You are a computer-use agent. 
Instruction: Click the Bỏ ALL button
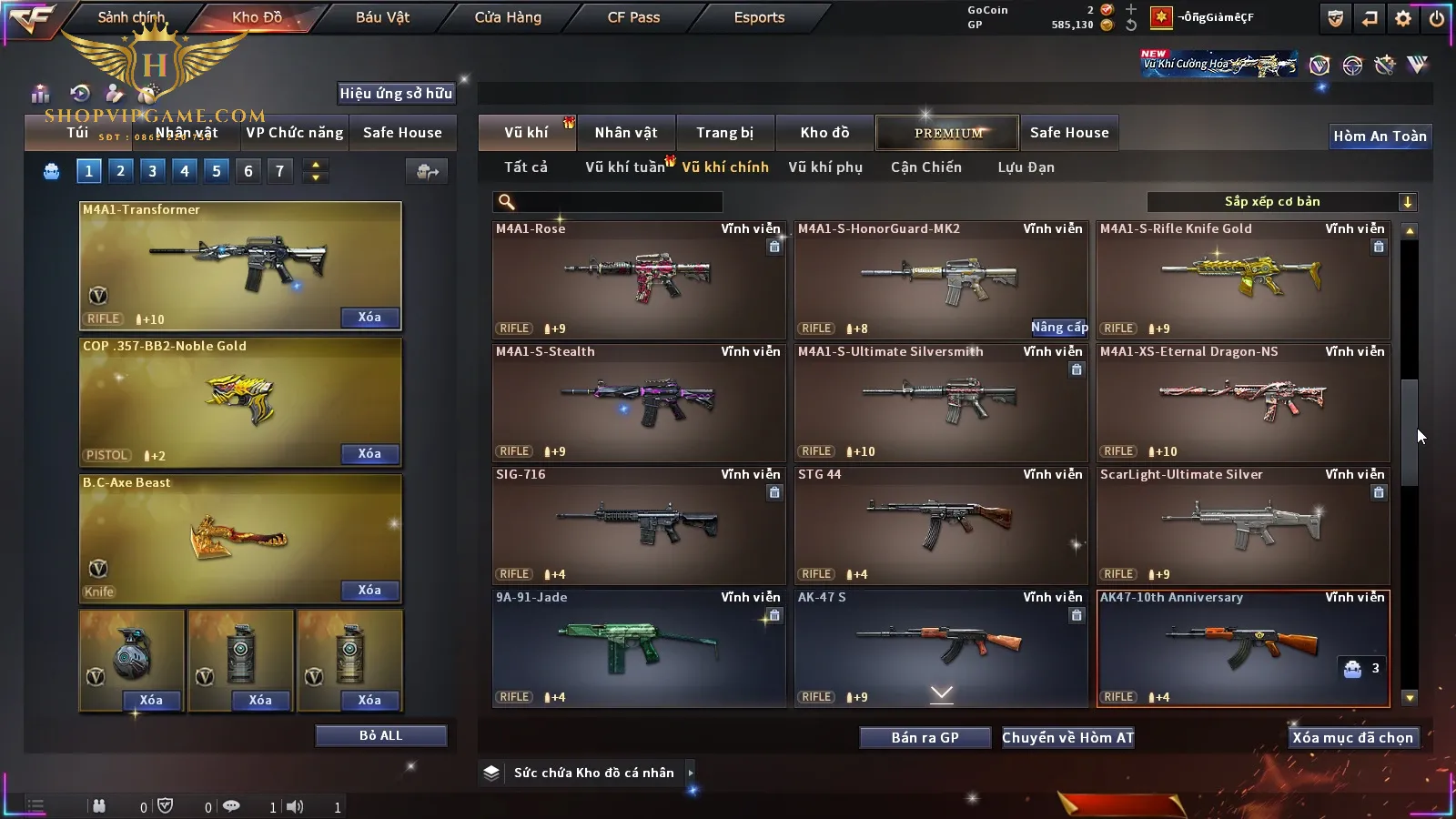pos(380,736)
